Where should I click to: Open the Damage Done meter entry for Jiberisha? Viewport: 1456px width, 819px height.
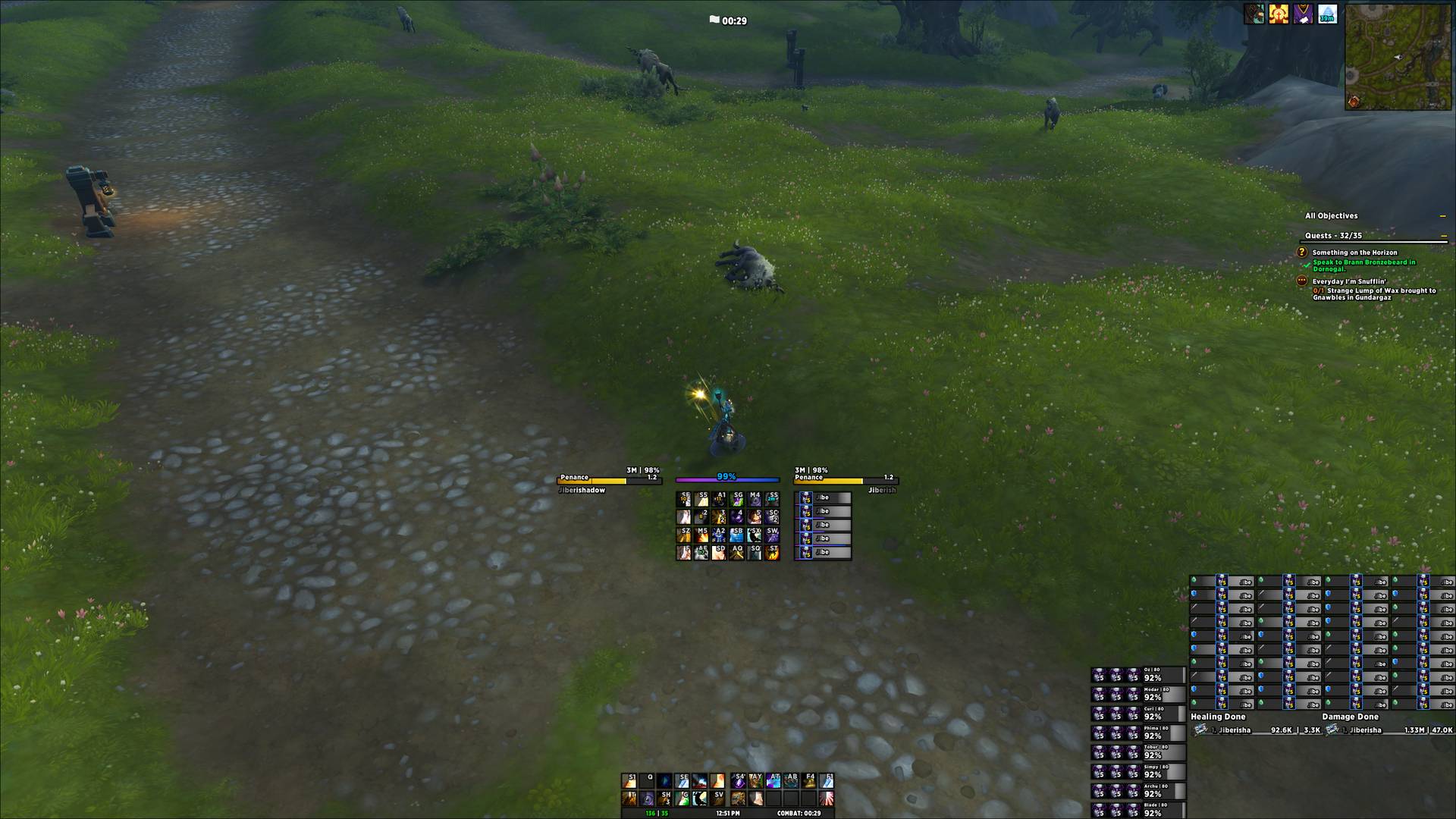1389,730
